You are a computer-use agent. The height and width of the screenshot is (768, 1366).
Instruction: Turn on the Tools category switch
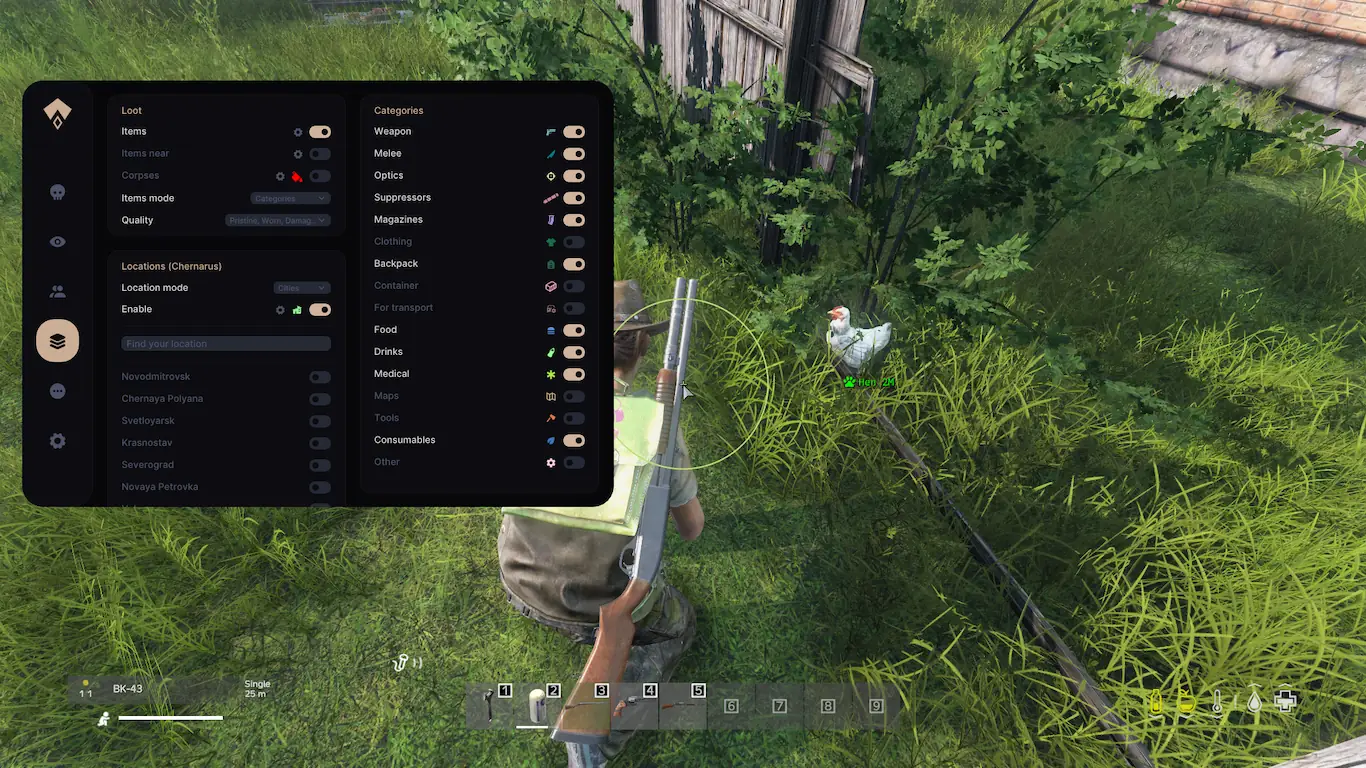[574, 418]
